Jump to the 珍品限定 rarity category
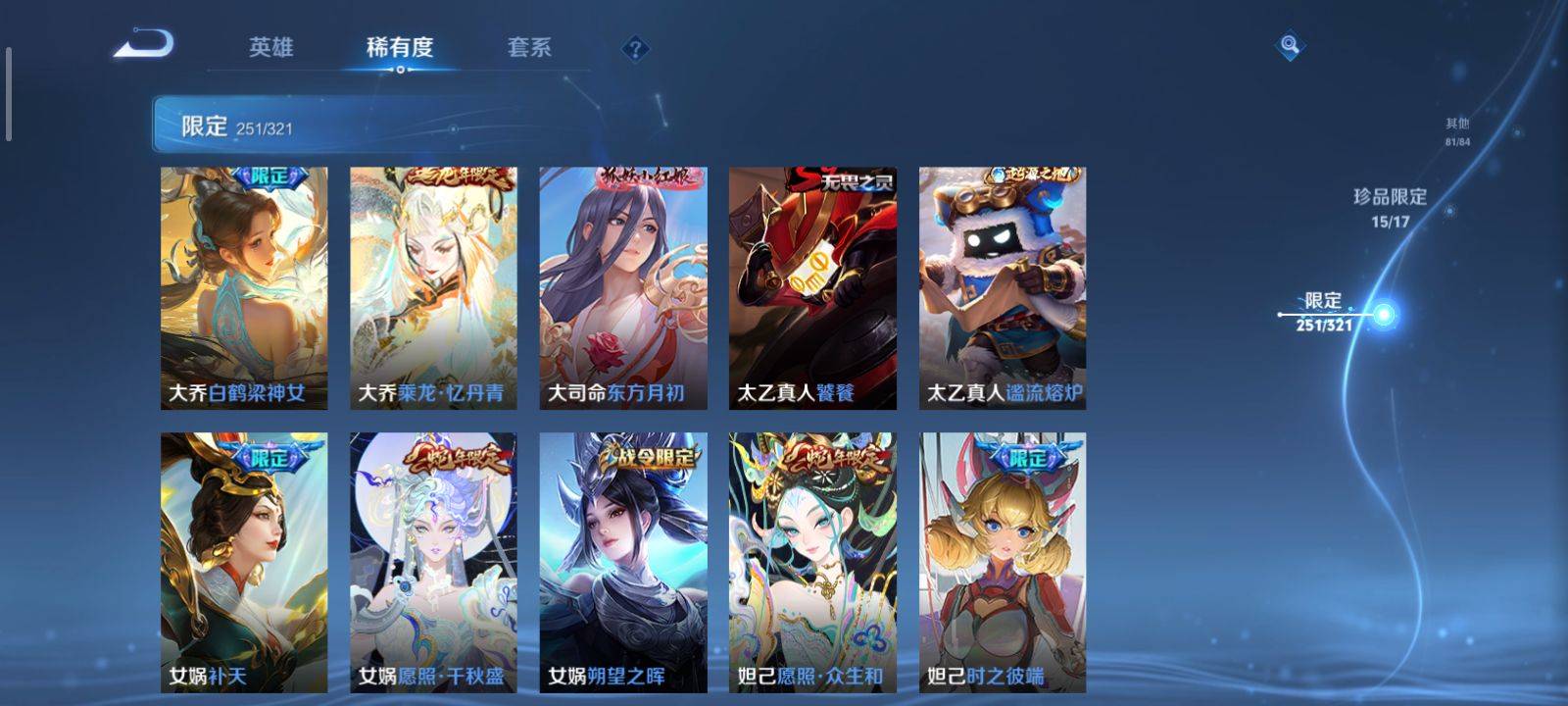 pyautogui.click(x=1390, y=207)
